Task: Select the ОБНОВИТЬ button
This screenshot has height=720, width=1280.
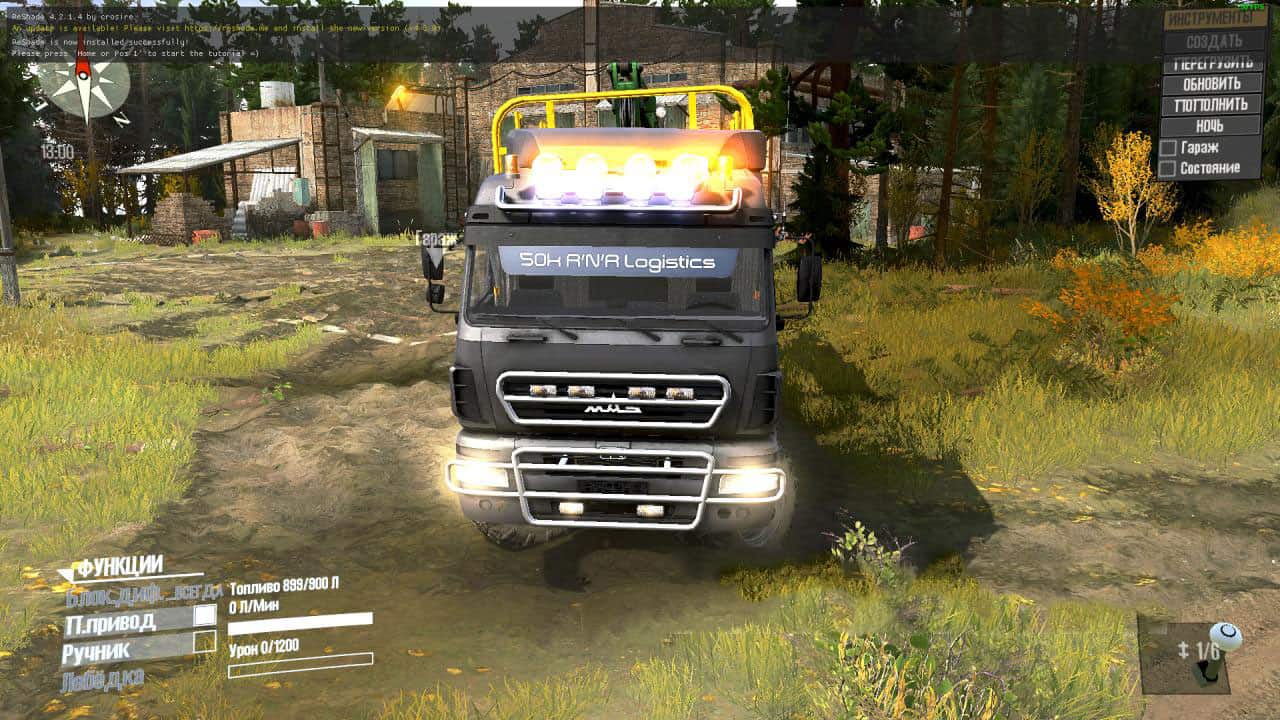Action: (x=1211, y=84)
